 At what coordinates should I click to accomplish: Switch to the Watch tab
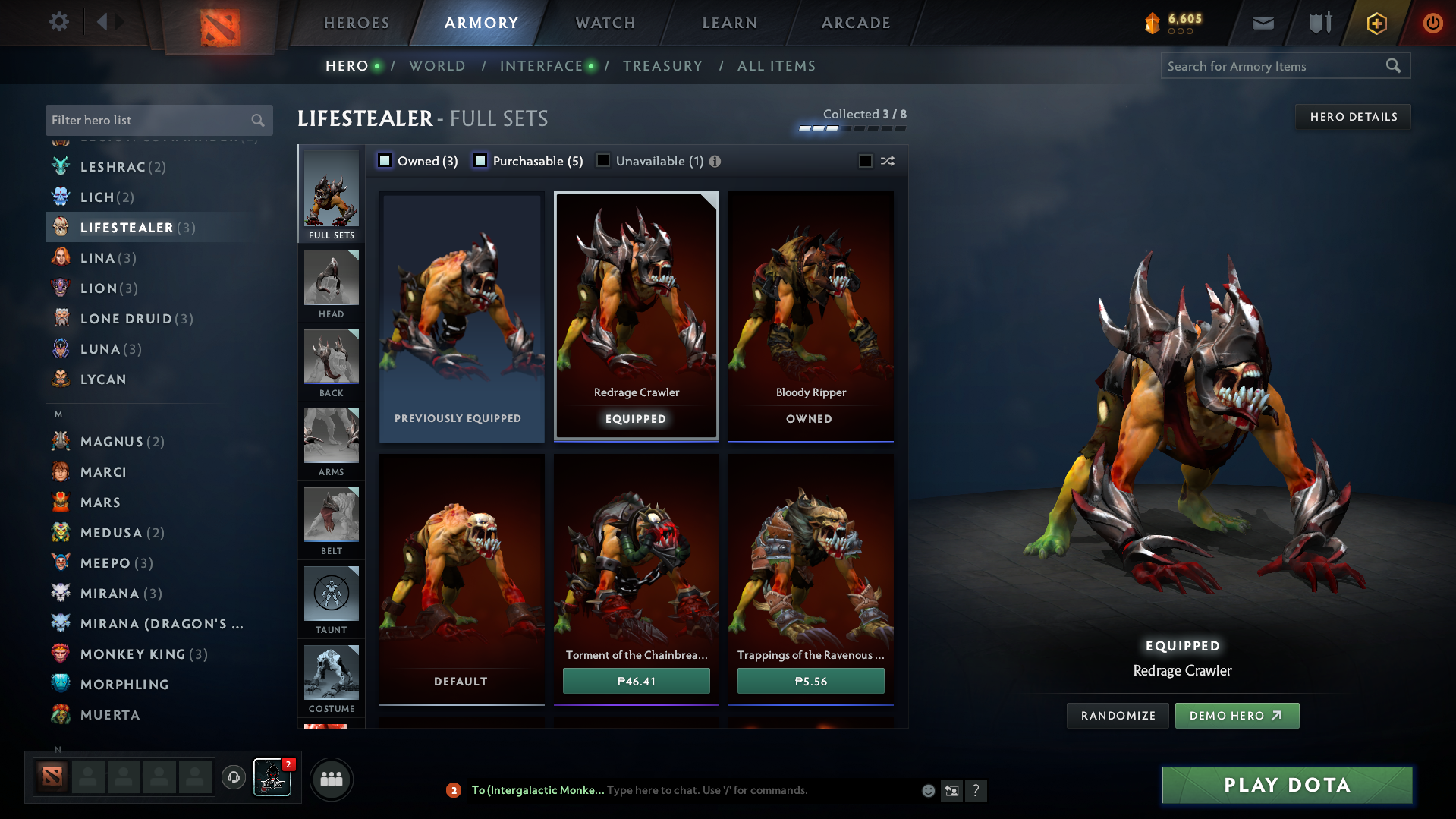click(605, 23)
